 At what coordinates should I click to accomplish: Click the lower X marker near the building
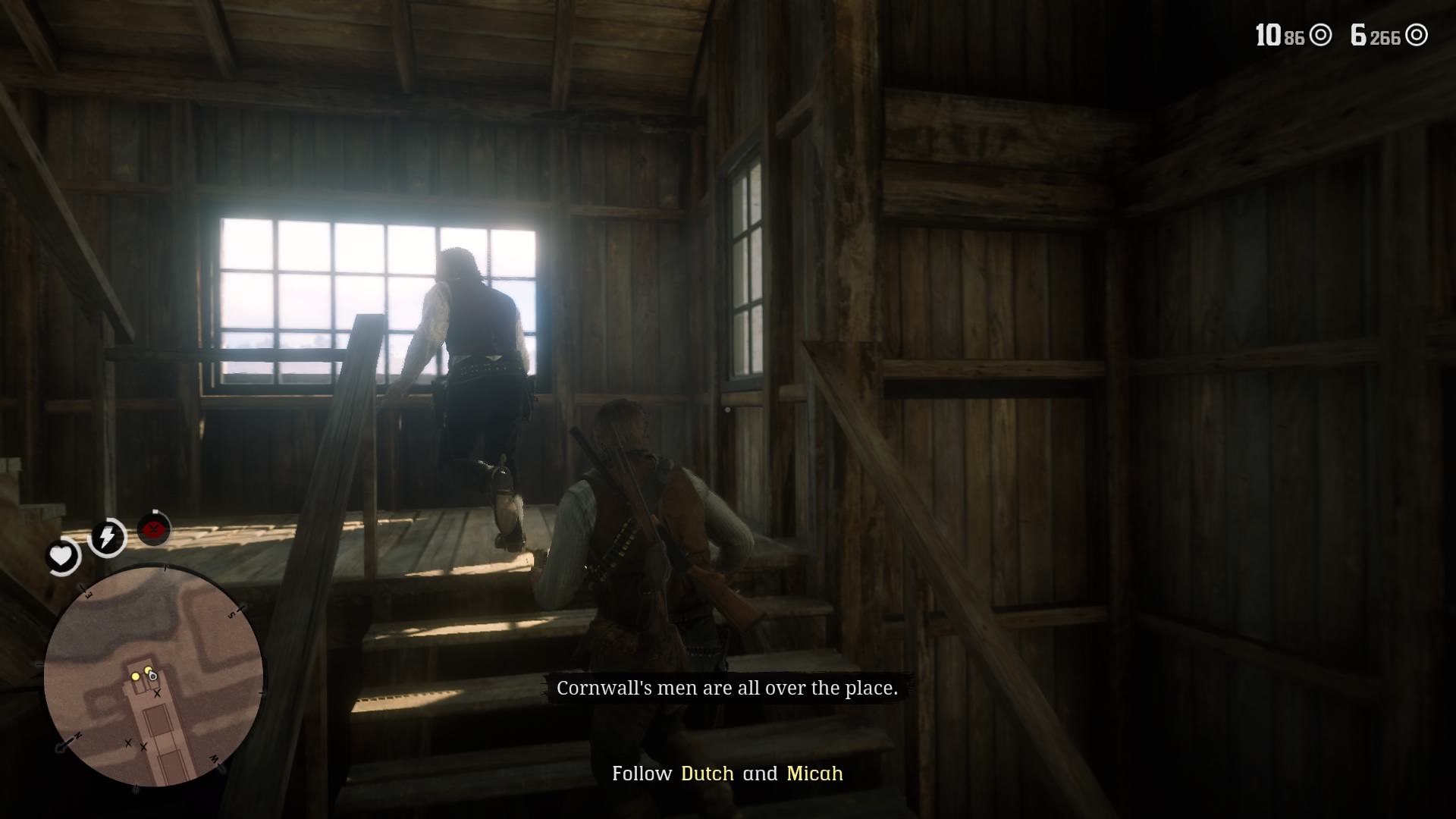point(144,746)
